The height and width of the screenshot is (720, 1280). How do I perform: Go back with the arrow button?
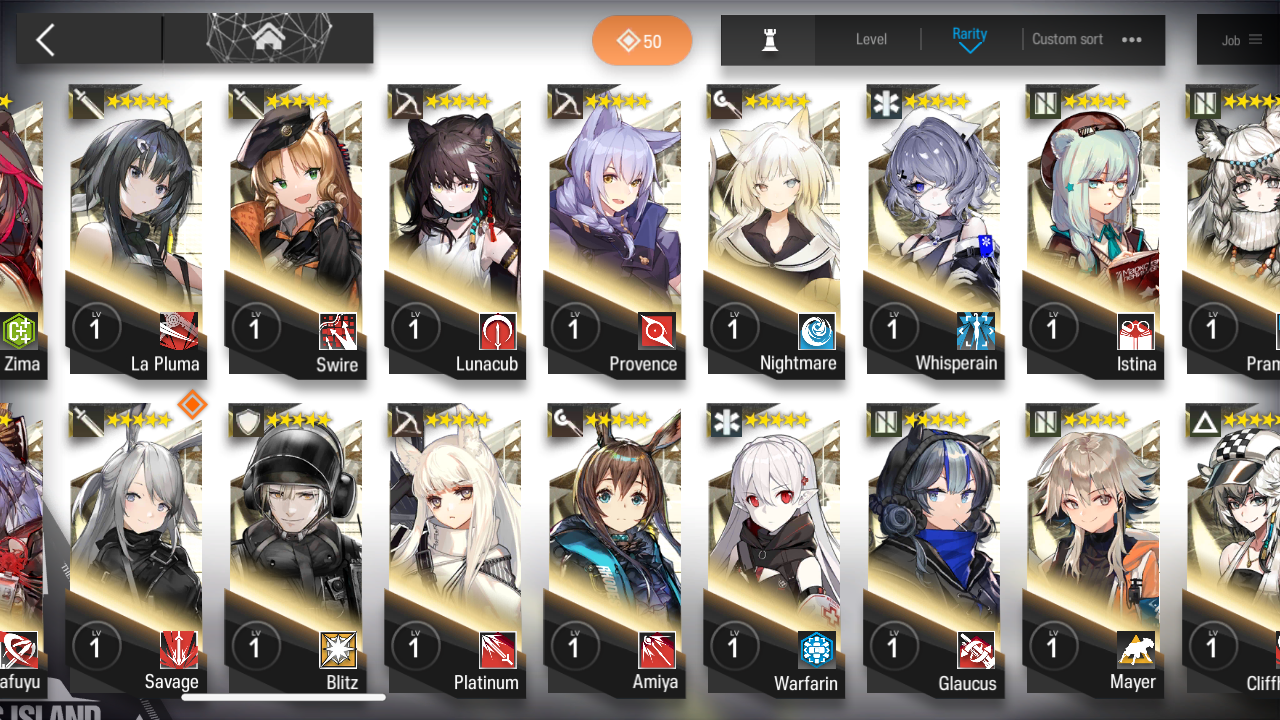point(45,40)
